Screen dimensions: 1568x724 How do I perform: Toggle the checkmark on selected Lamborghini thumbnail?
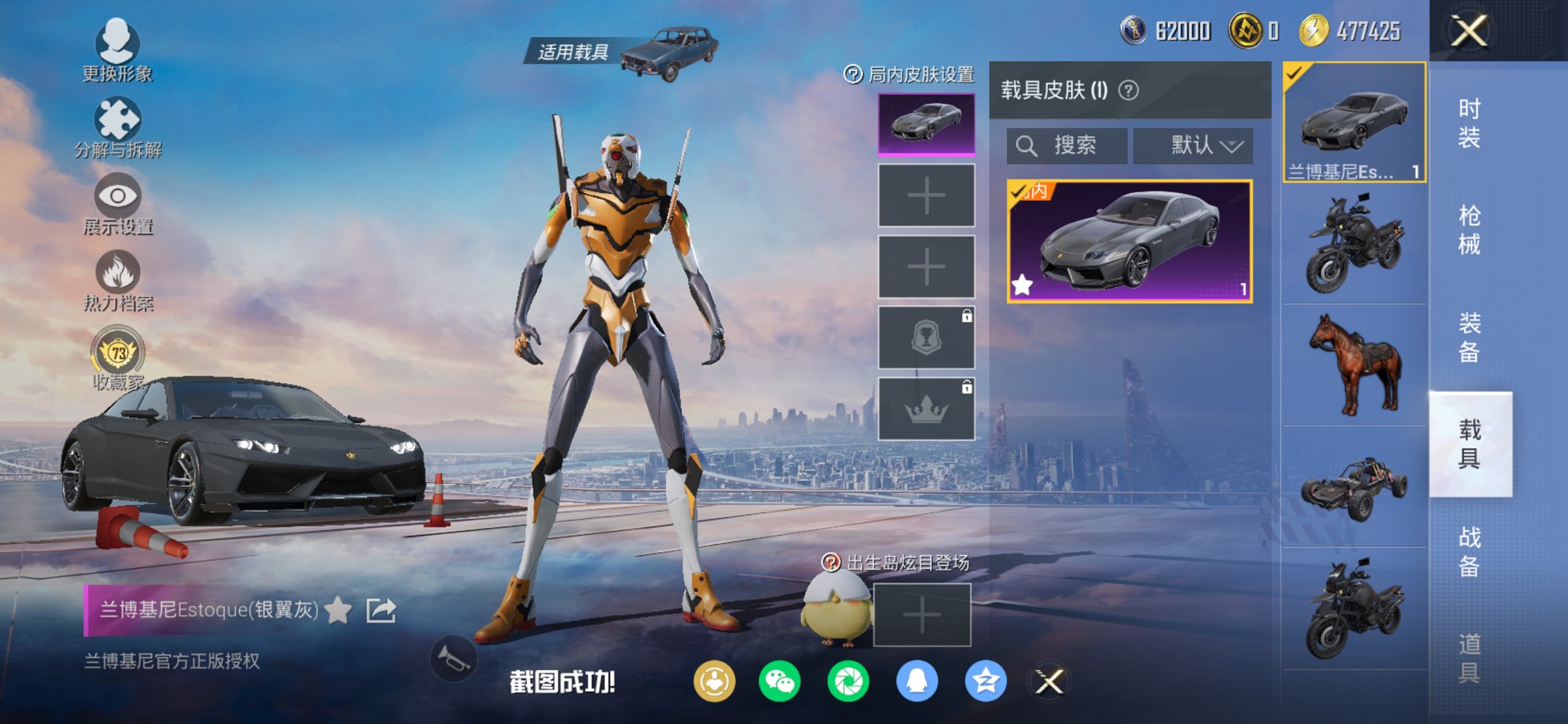pyautogui.click(x=1294, y=74)
